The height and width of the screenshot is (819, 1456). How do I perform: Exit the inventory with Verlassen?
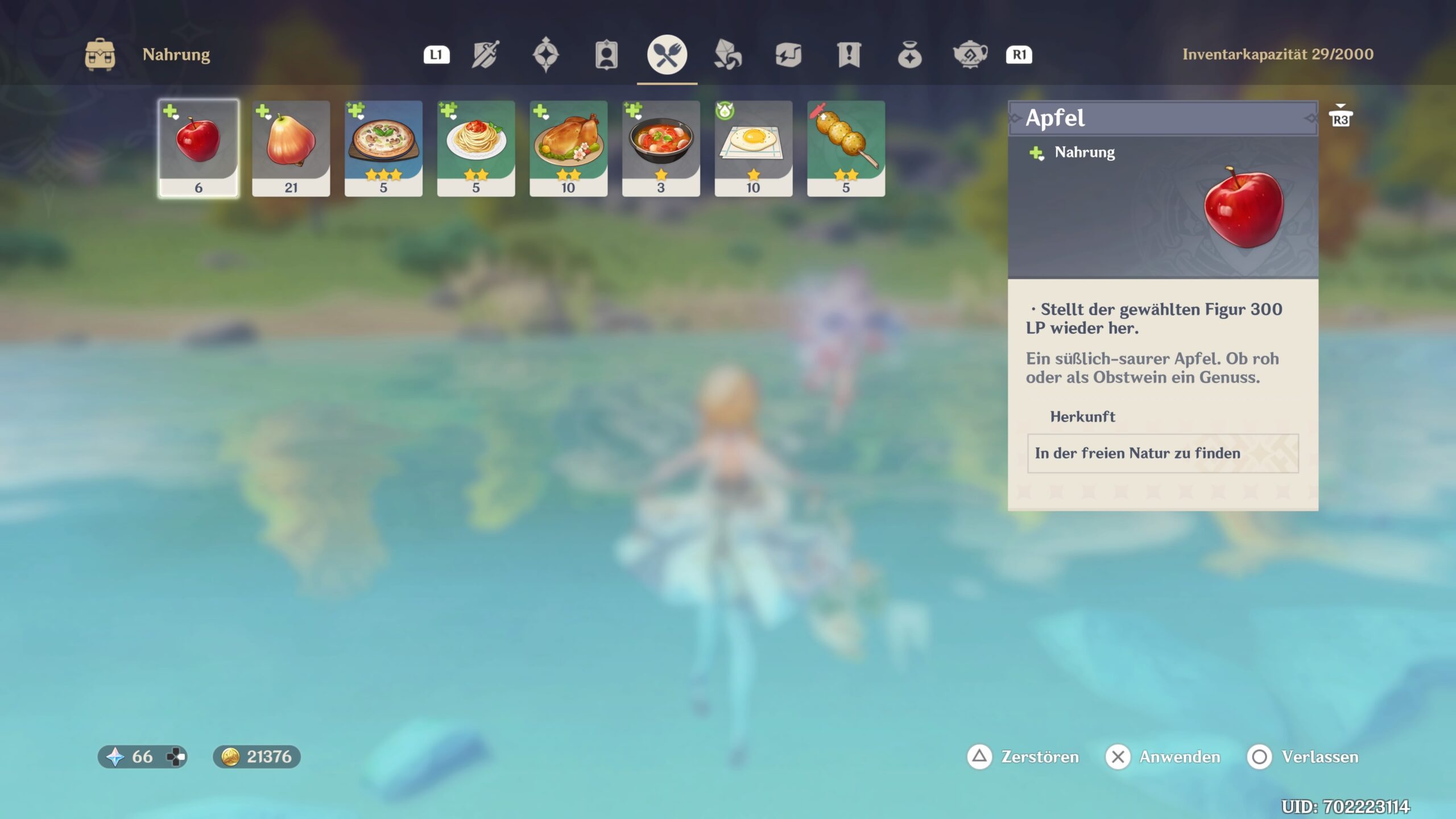click(1303, 756)
